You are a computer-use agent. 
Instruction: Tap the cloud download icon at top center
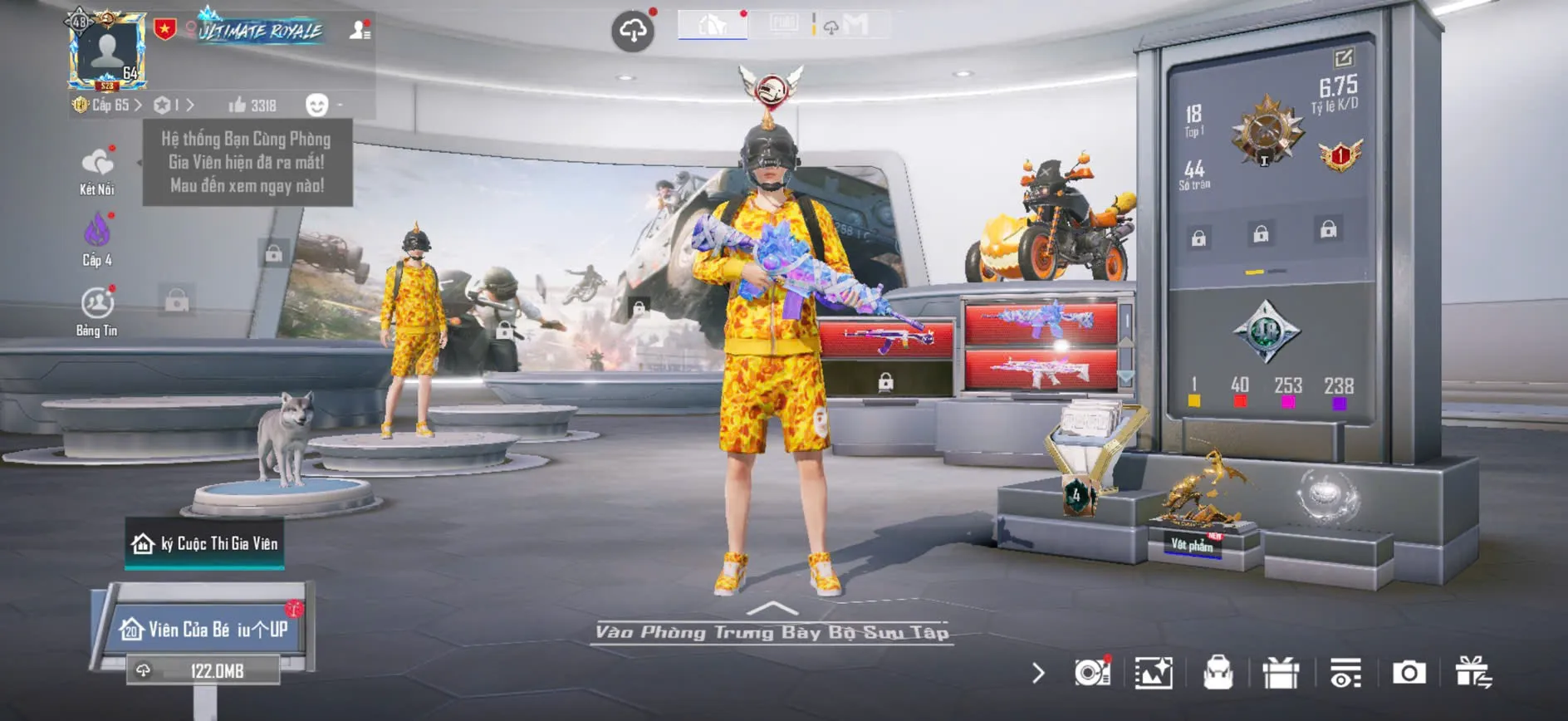(633, 27)
